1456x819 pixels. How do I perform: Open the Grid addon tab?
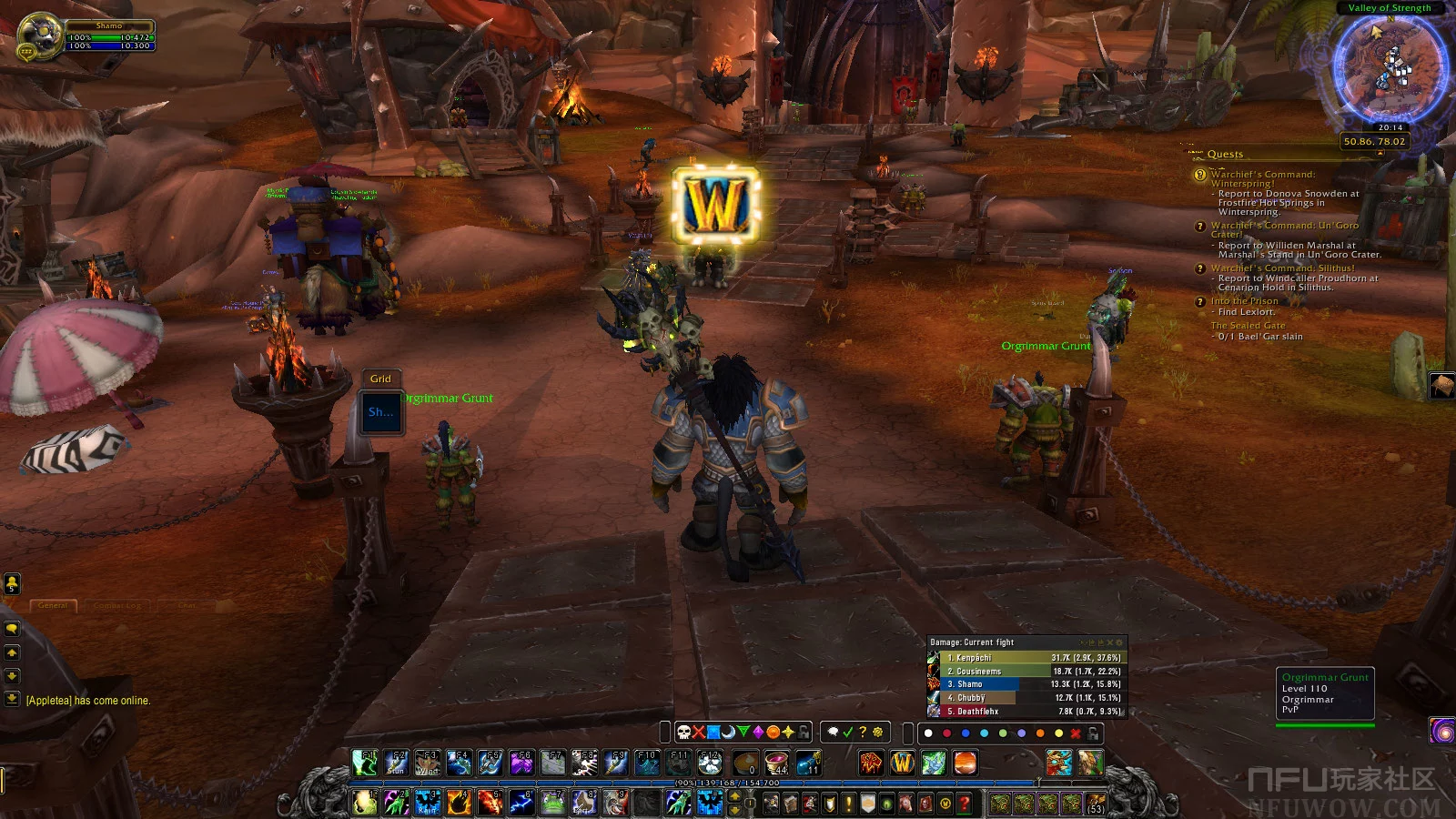(x=380, y=379)
